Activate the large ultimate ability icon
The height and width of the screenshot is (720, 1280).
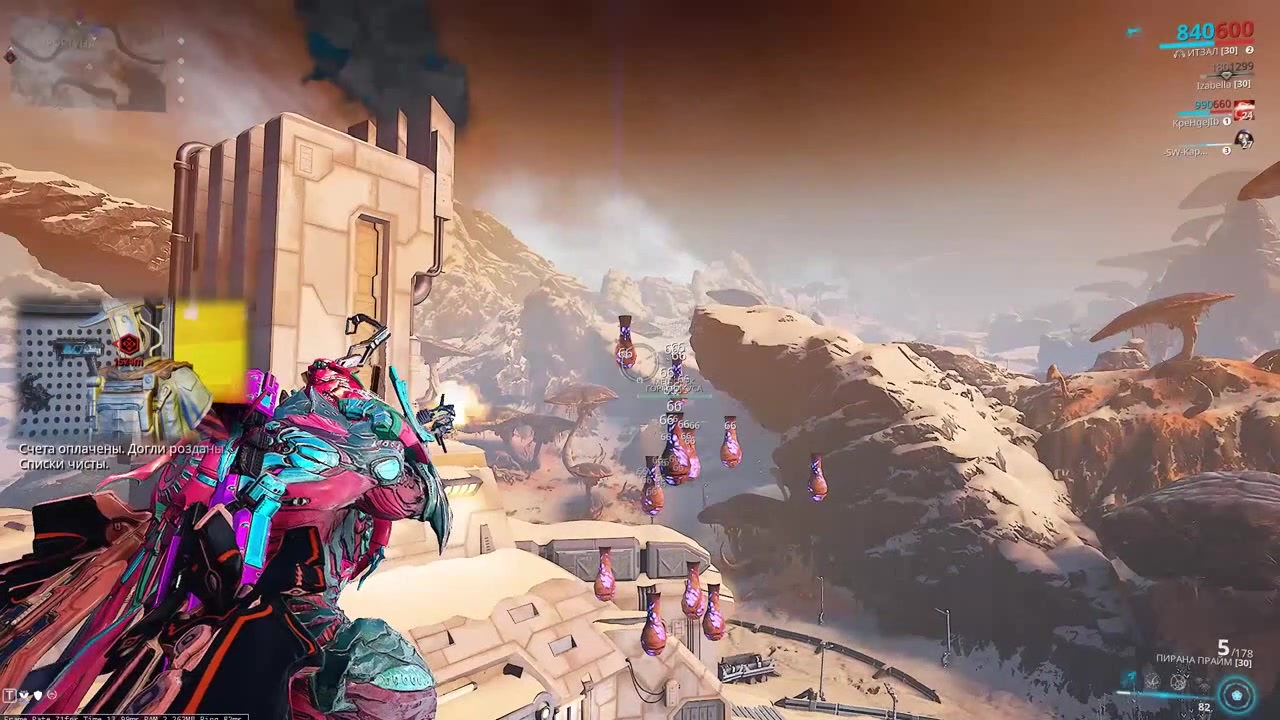[x=1236, y=693]
